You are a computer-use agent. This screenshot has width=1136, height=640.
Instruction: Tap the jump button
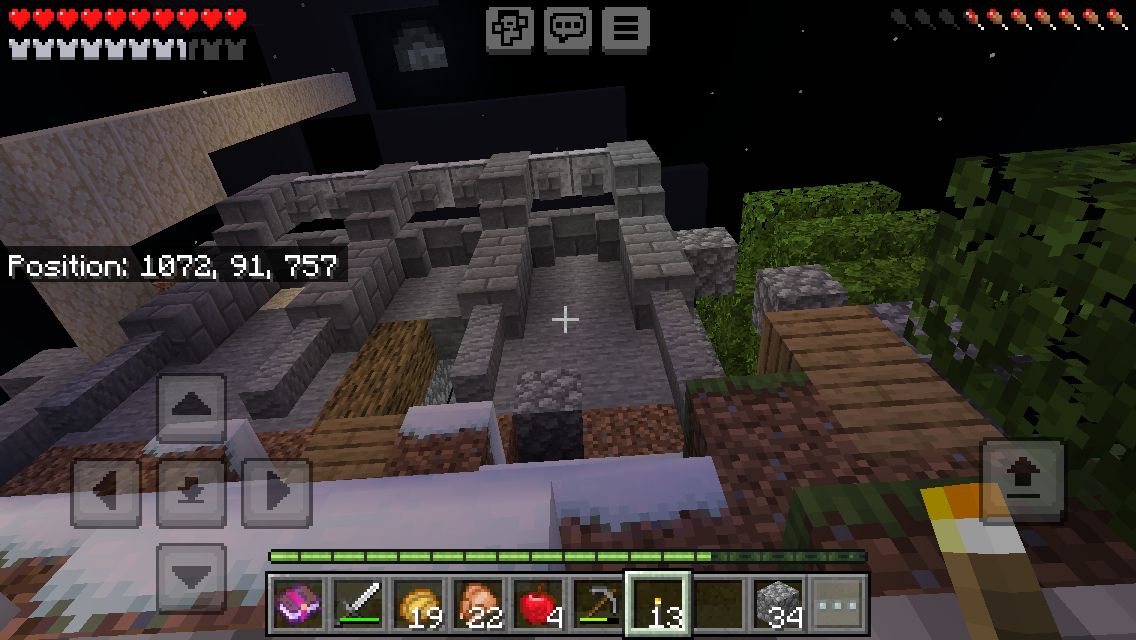[1022, 480]
